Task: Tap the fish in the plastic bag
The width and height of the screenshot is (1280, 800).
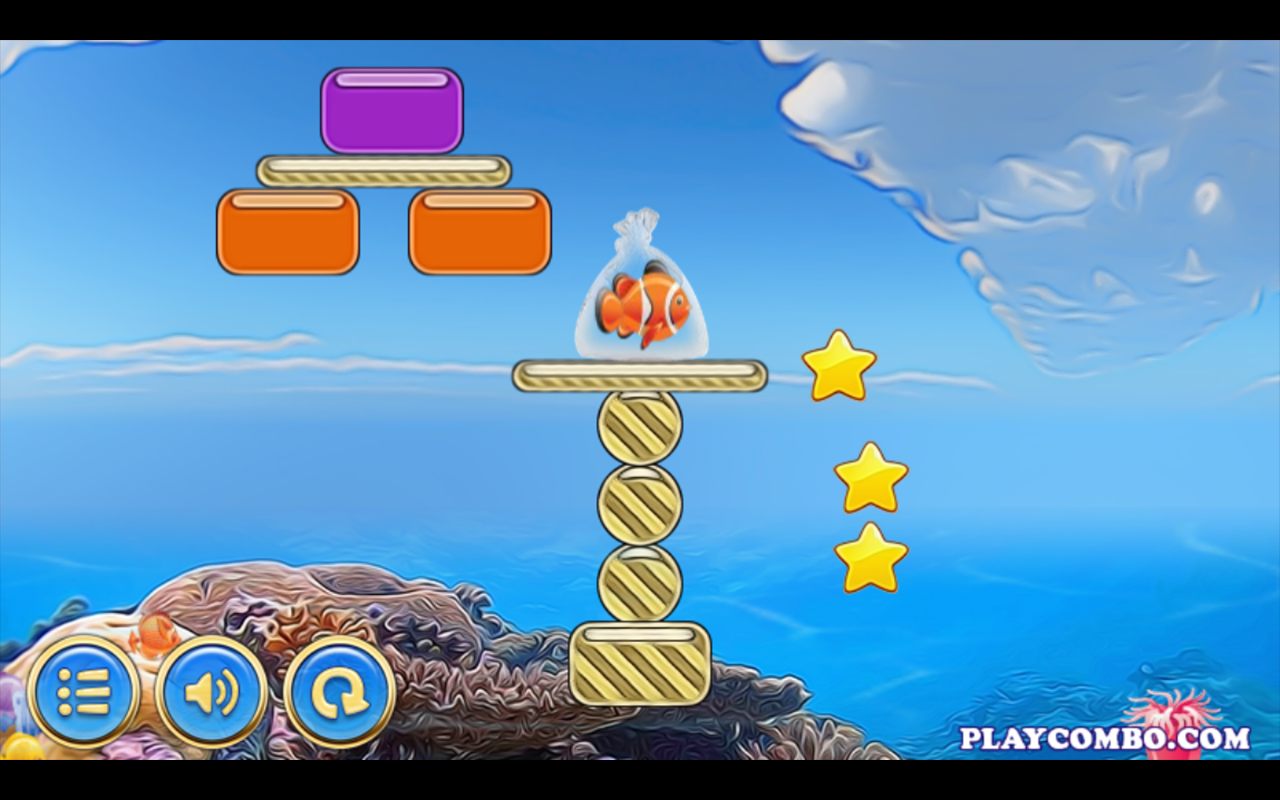Action: [645, 300]
